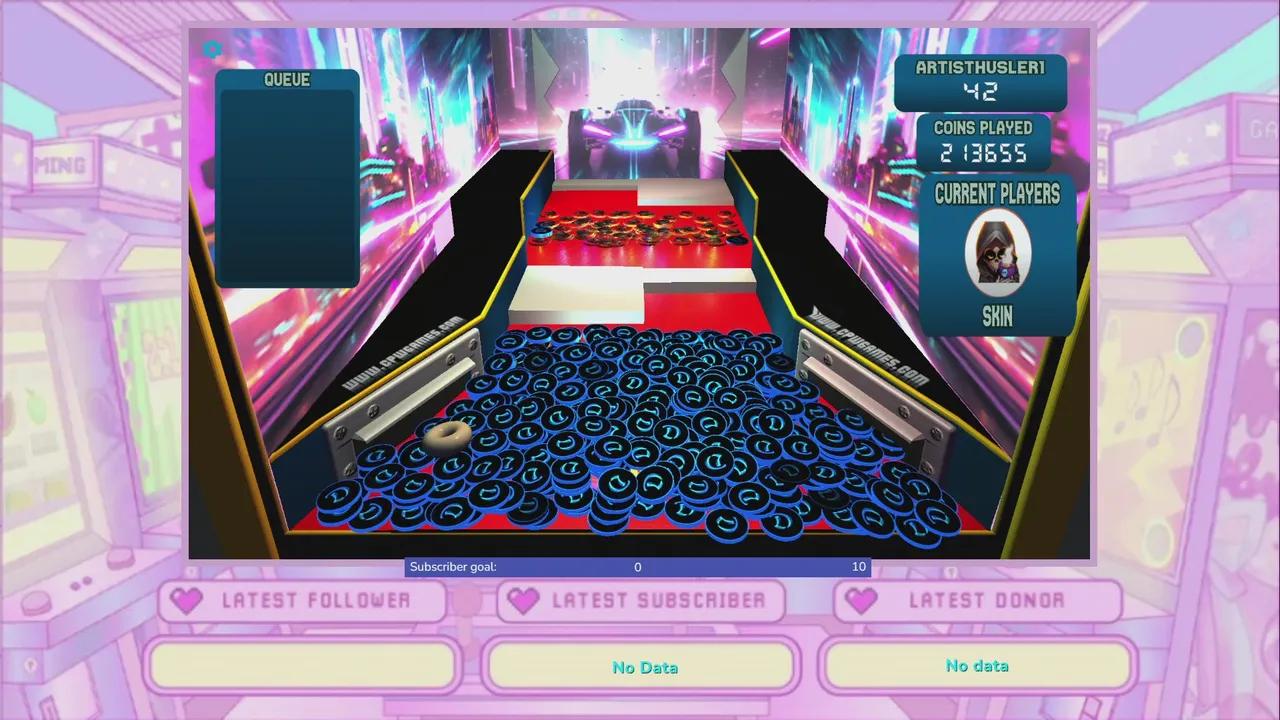This screenshot has width=1280, height=720.
Task: Click the No Data field under Latest Subscriber
Action: [x=643, y=667]
